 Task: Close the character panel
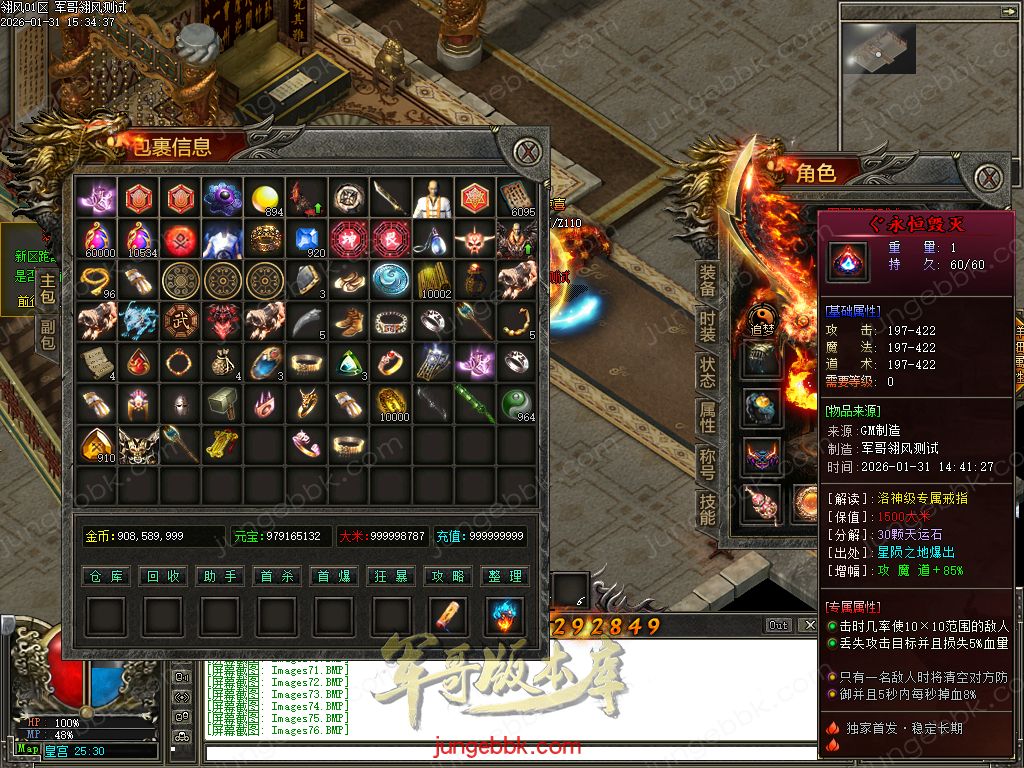(x=989, y=178)
